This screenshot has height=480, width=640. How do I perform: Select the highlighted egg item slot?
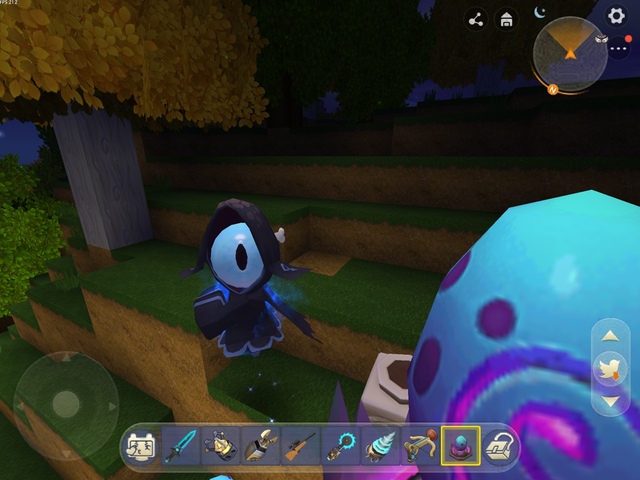460,446
